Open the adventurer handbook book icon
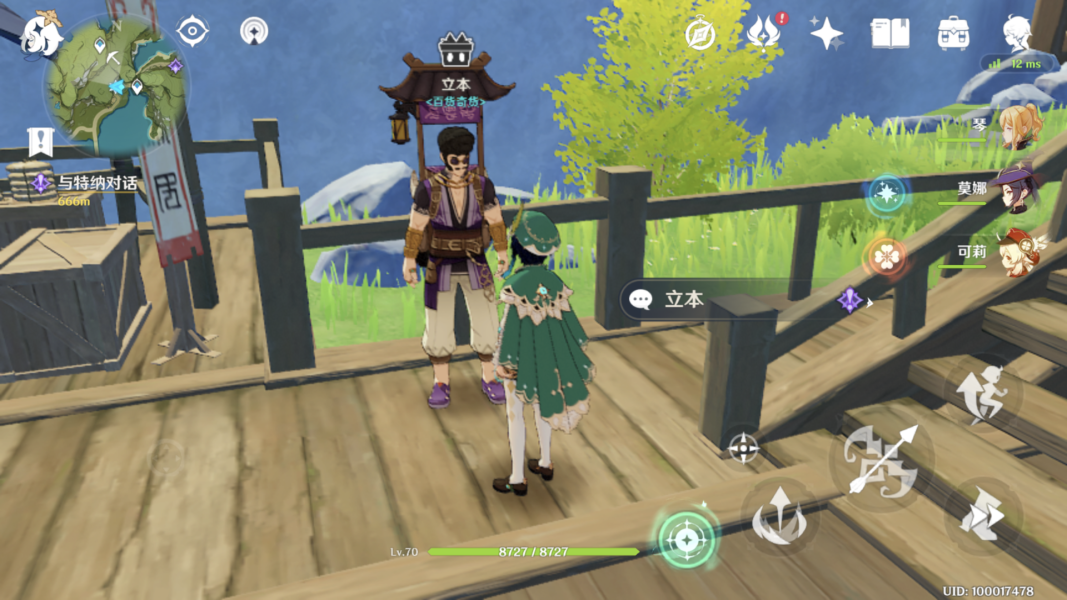The image size is (1067, 600). (x=889, y=34)
